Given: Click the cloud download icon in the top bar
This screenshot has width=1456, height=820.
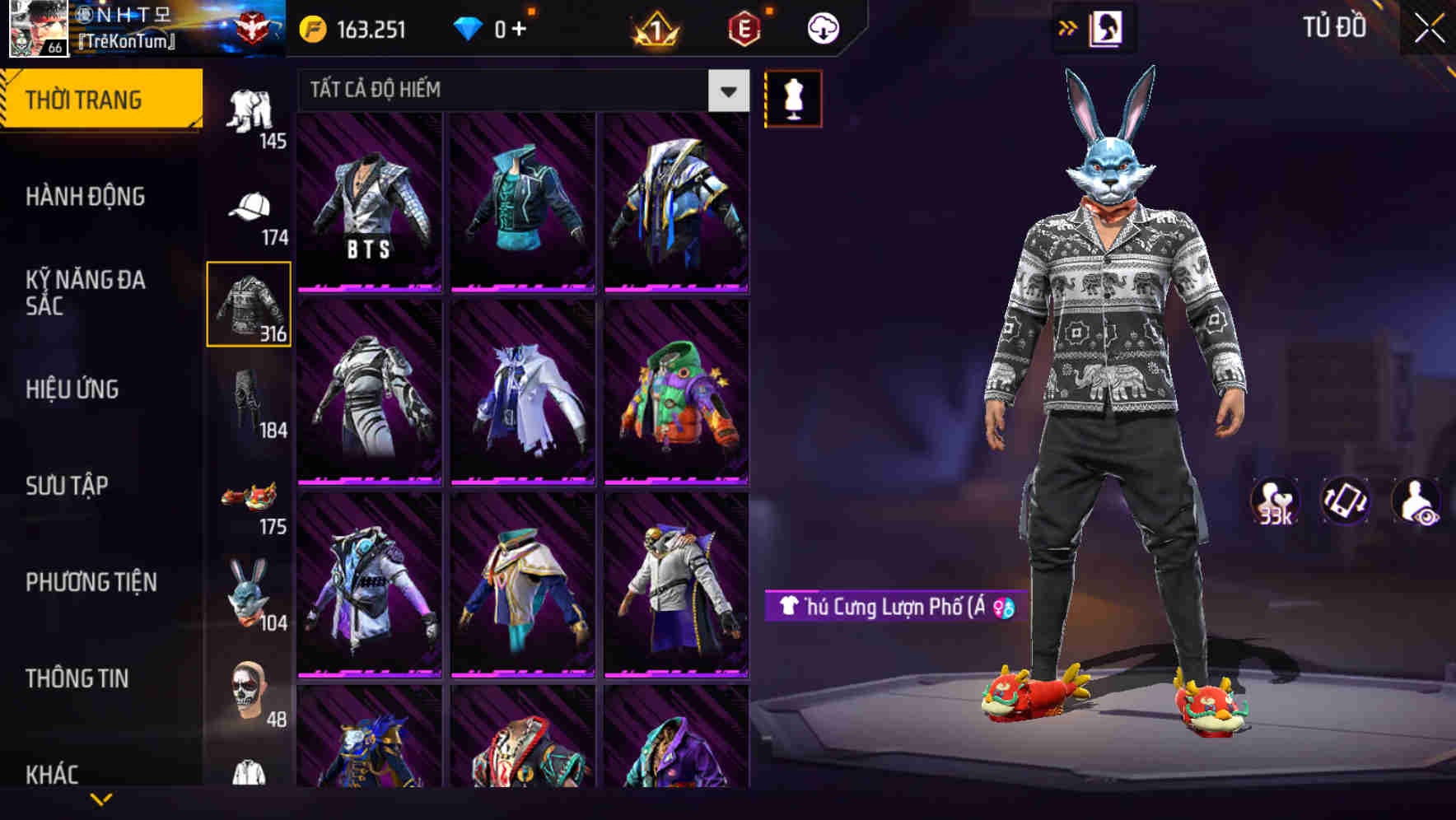Looking at the screenshot, I should coord(822,27).
